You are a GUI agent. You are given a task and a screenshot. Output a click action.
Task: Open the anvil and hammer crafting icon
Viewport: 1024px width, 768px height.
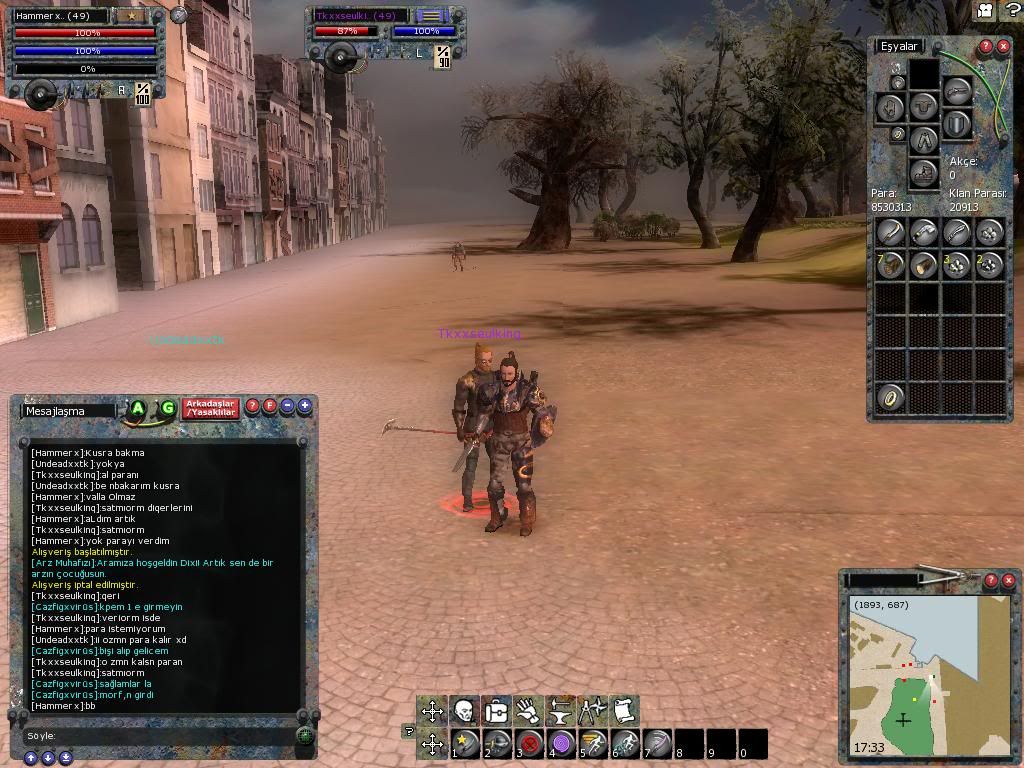coord(560,711)
